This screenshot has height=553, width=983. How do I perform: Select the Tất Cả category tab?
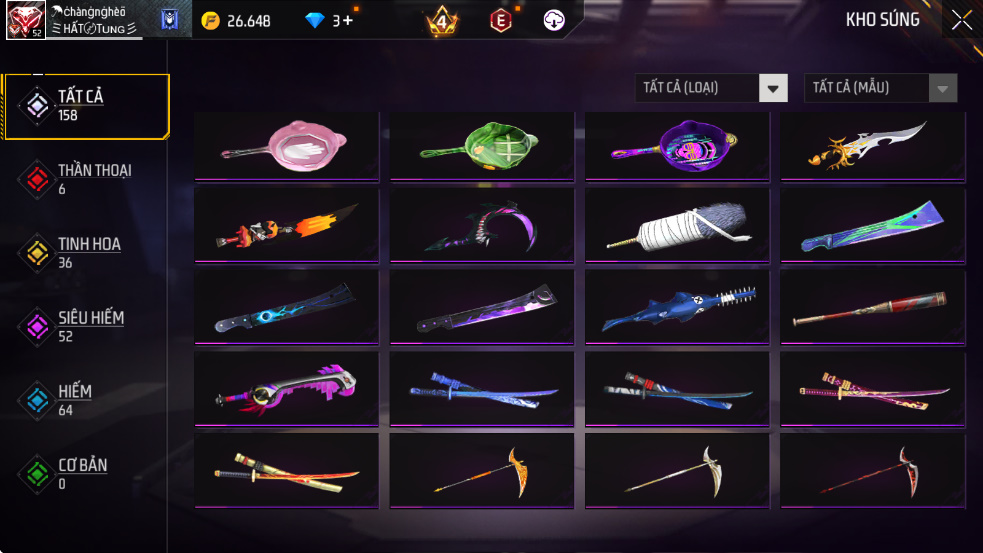85,105
